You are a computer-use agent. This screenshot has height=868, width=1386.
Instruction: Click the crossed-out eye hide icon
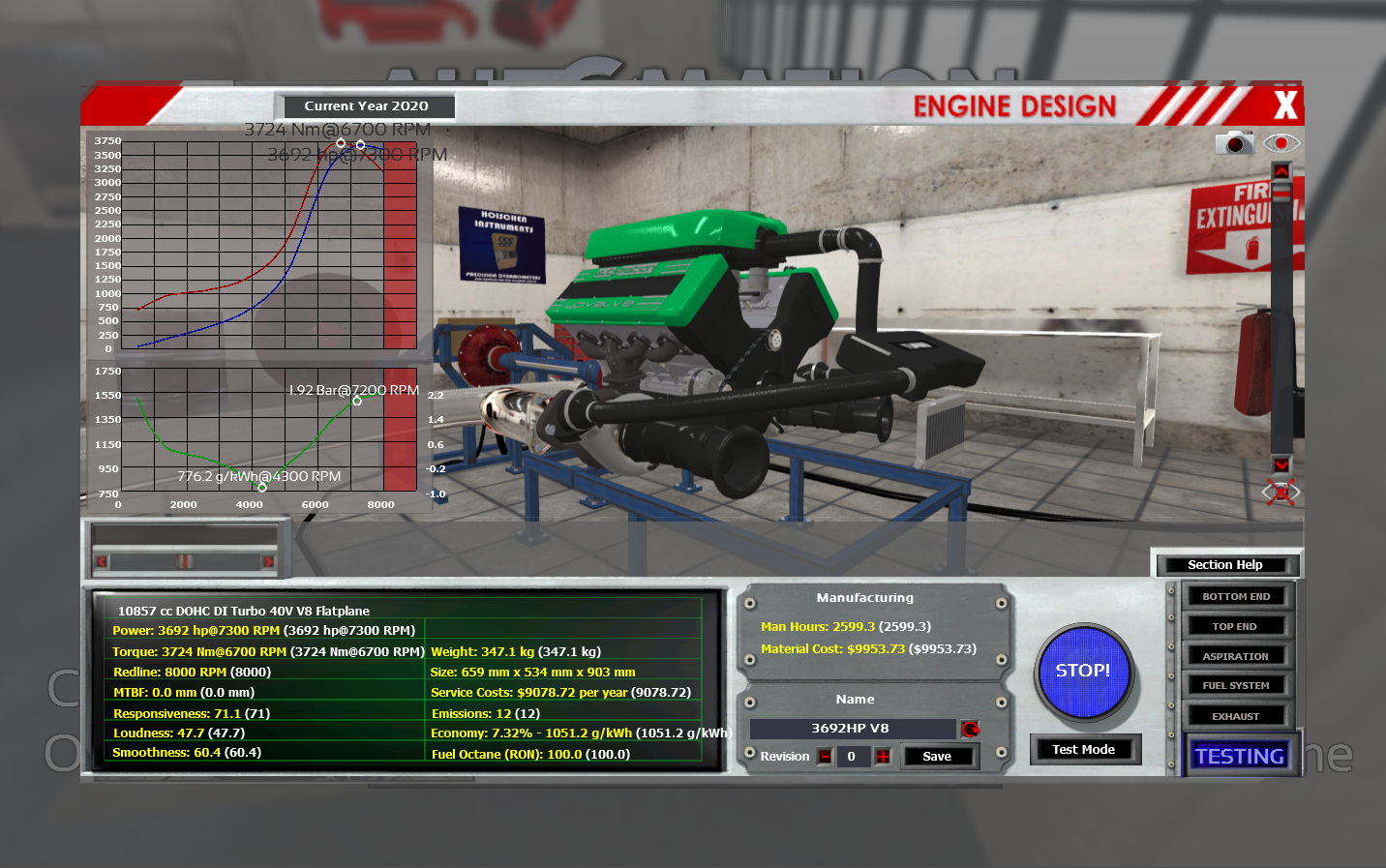(x=1281, y=493)
